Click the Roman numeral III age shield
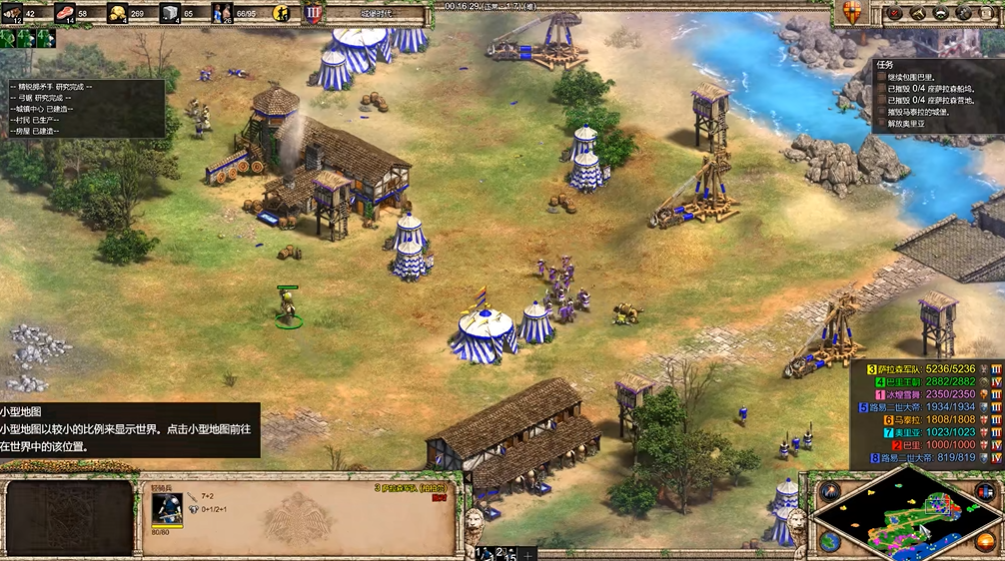The height and width of the screenshot is (561, 1005). tap(312, 14)
